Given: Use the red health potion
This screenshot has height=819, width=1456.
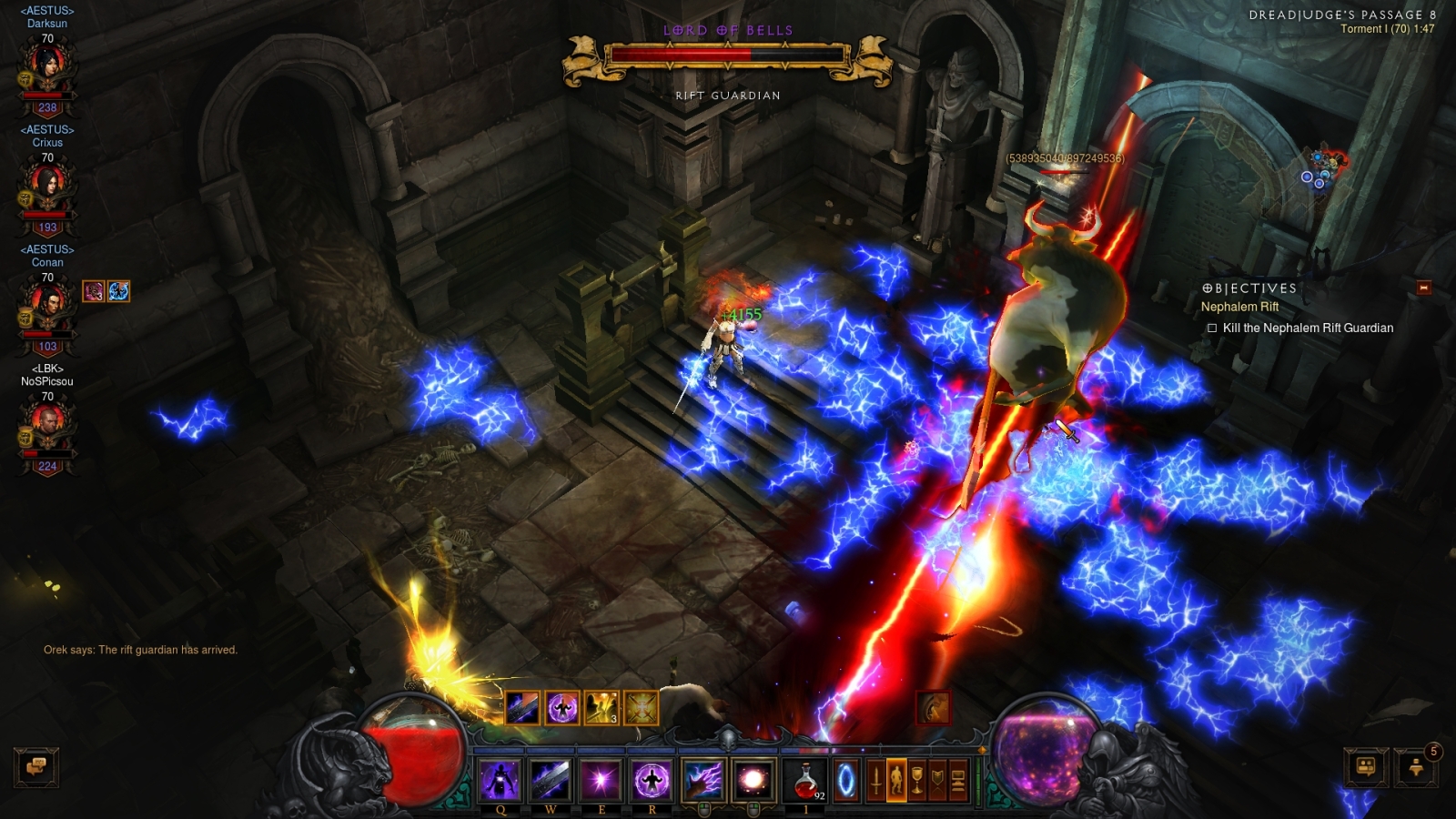Looking at the screenshot, I should [805, 780].
